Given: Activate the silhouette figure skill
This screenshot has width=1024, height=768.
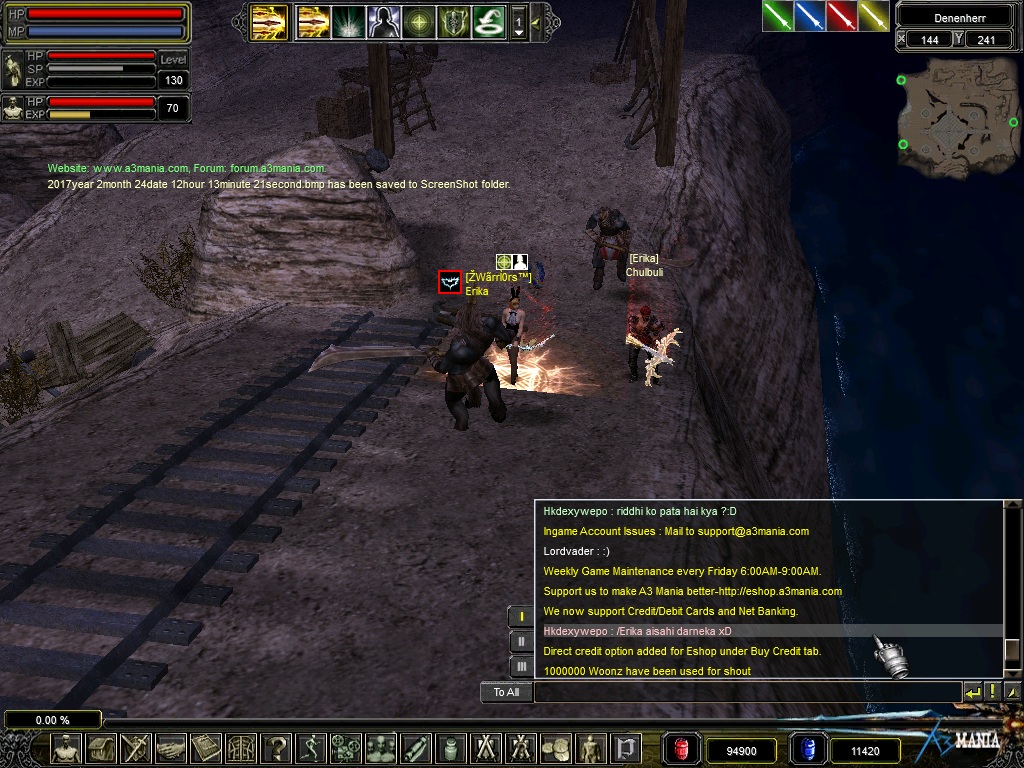Looking at the screenshot, I should click(384, 21).
